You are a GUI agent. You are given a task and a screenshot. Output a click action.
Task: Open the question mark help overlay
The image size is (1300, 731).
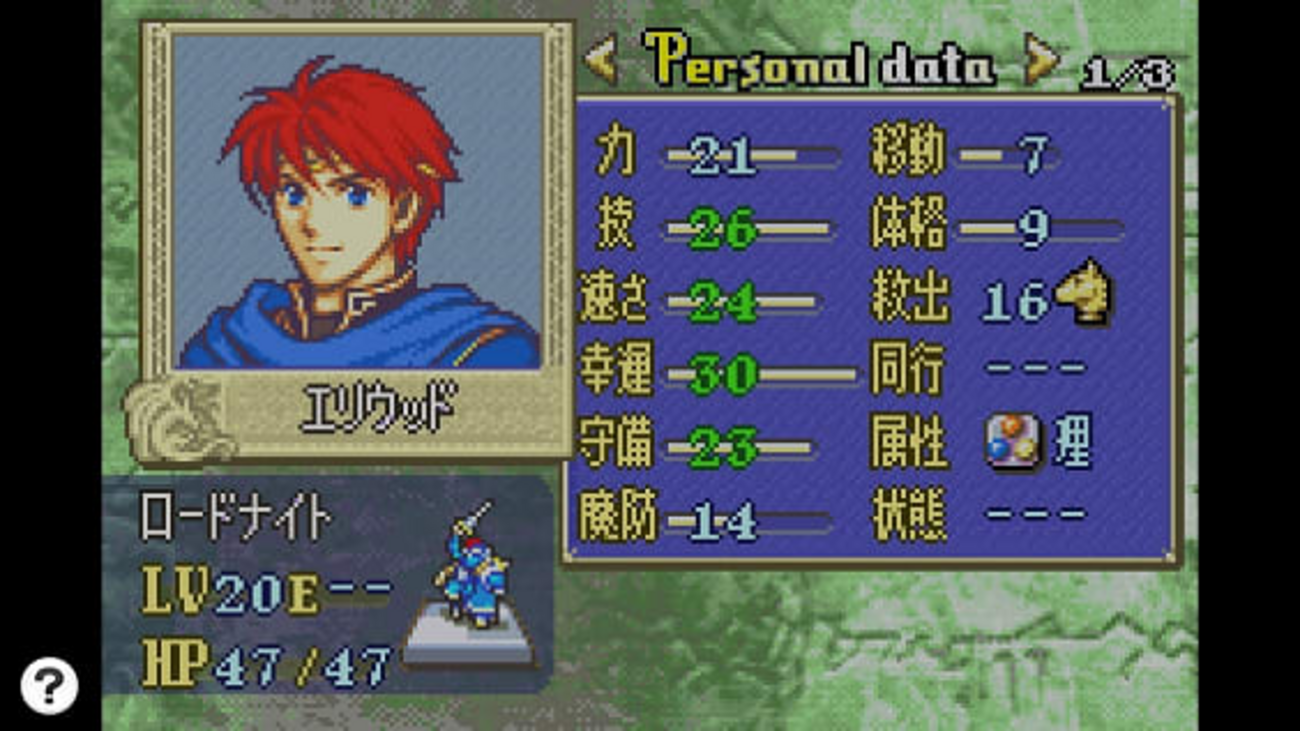(x=49, y=686)
